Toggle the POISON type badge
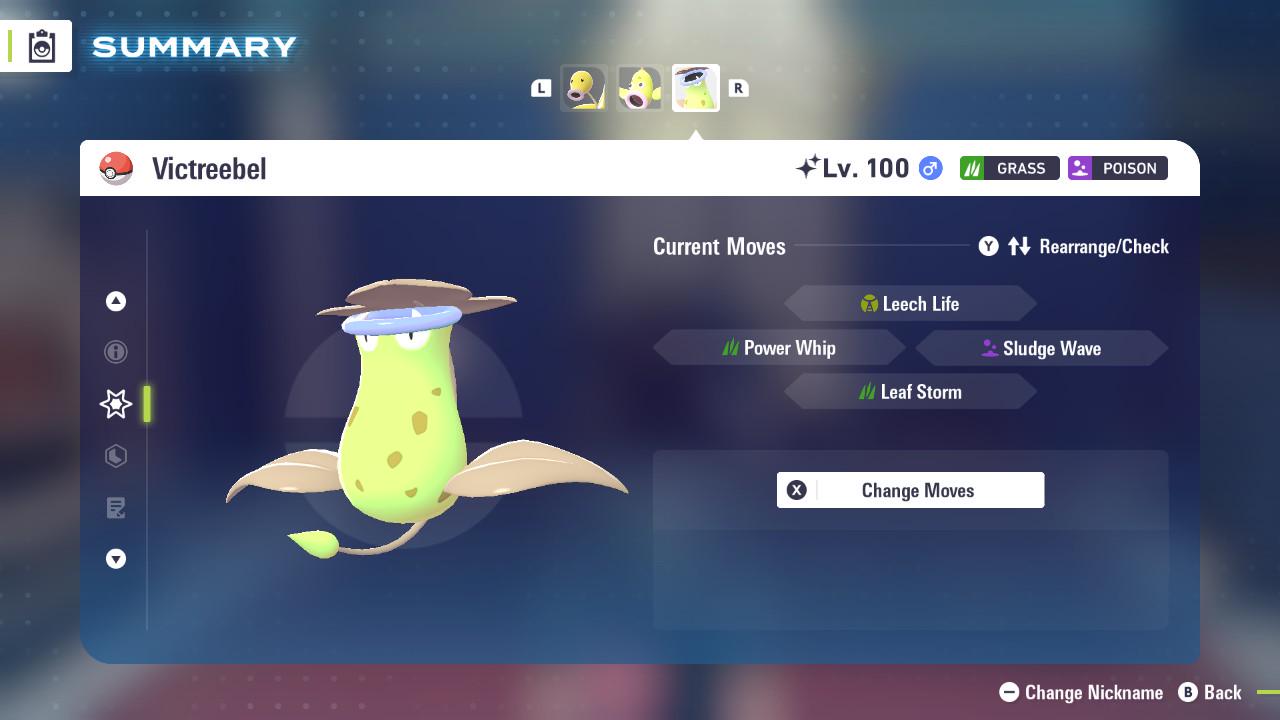The height and width of the screenshot is (720, 1280). [x=1117, y=168]
